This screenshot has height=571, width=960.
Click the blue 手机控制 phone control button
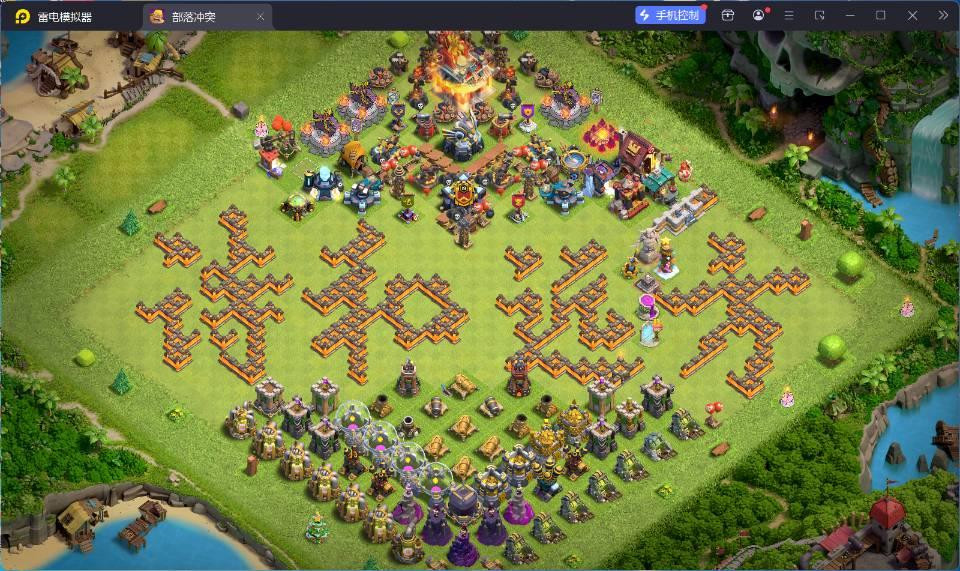click(670, 15)
